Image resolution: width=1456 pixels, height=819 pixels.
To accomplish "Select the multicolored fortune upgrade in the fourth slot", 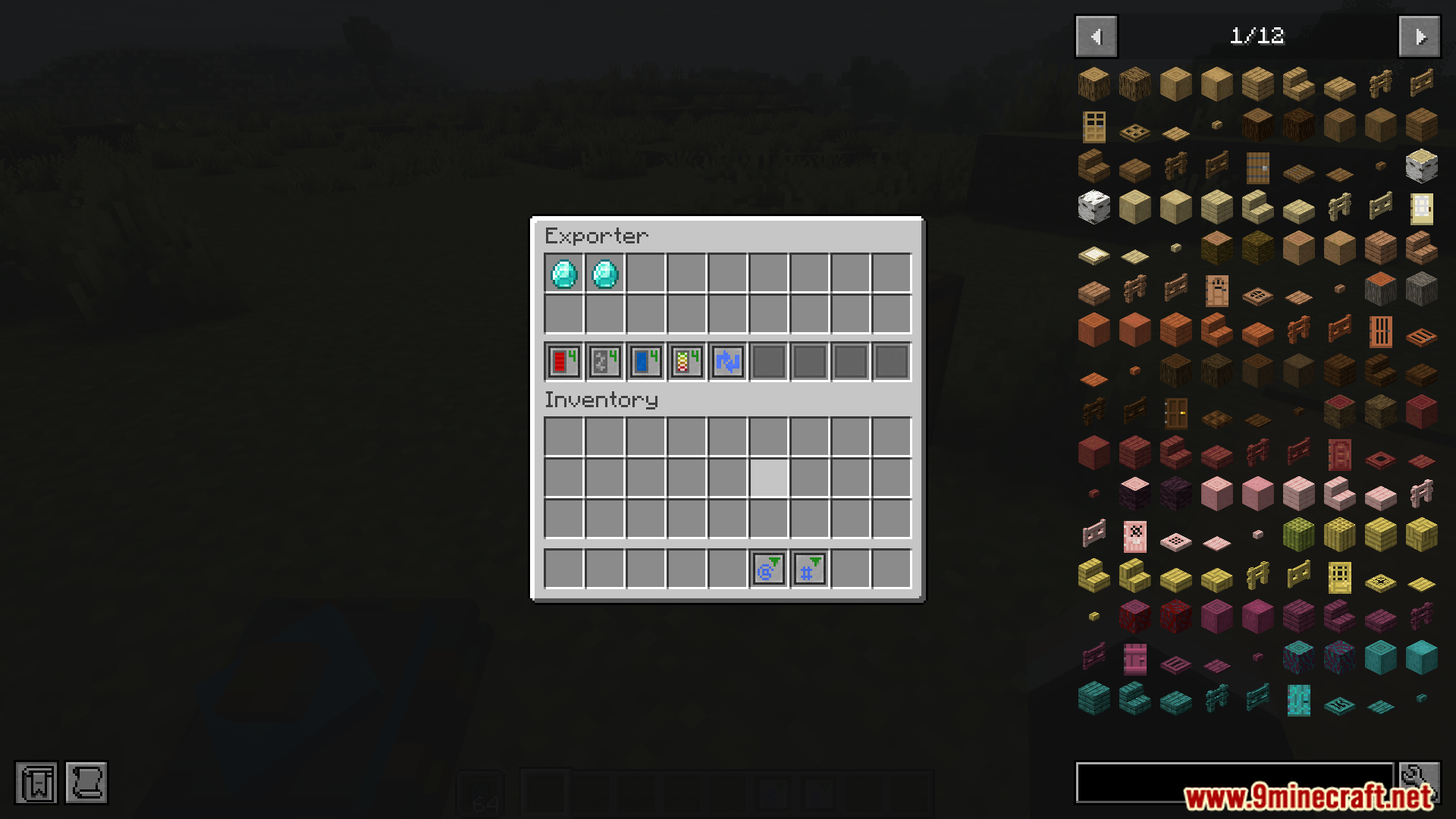I will [686, 362].
